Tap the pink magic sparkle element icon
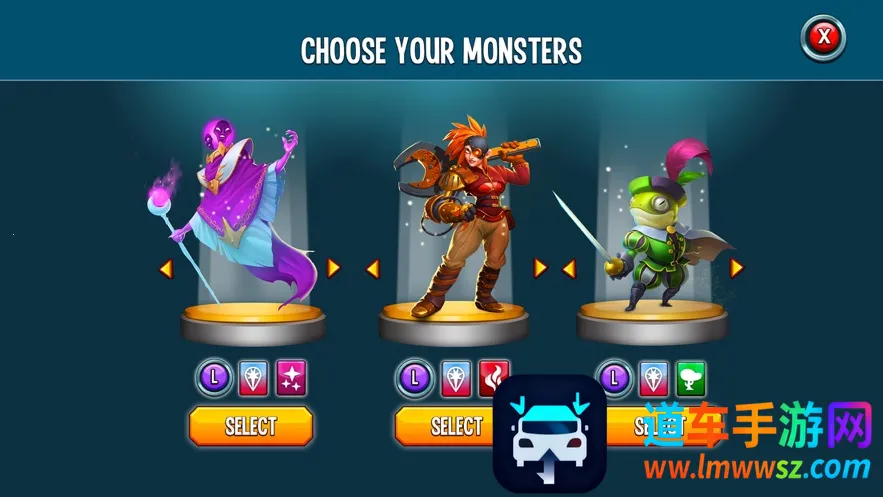 coord(292,377)
